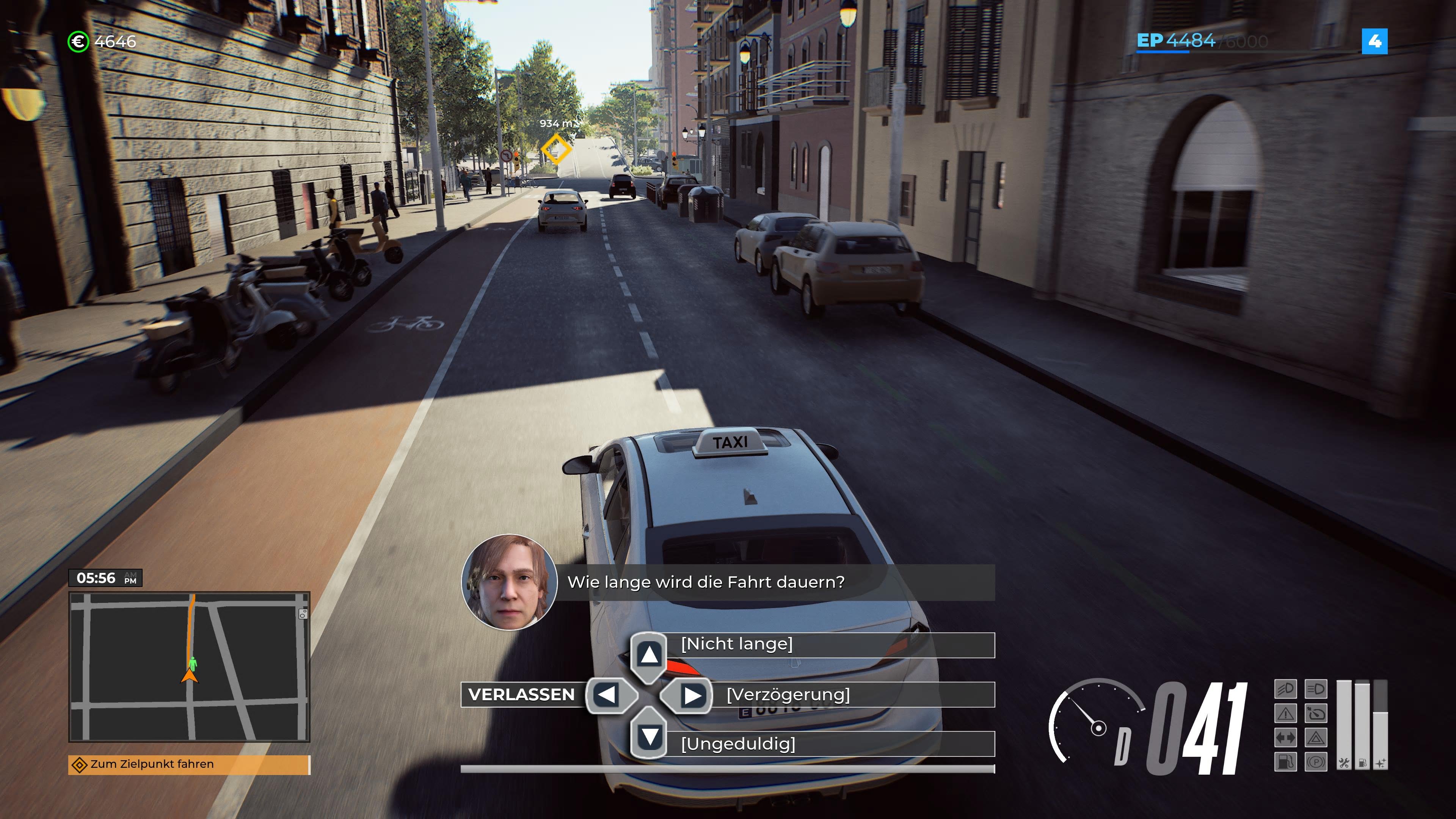Select the engine warning indicator icon

click(x=1287, y=714)
